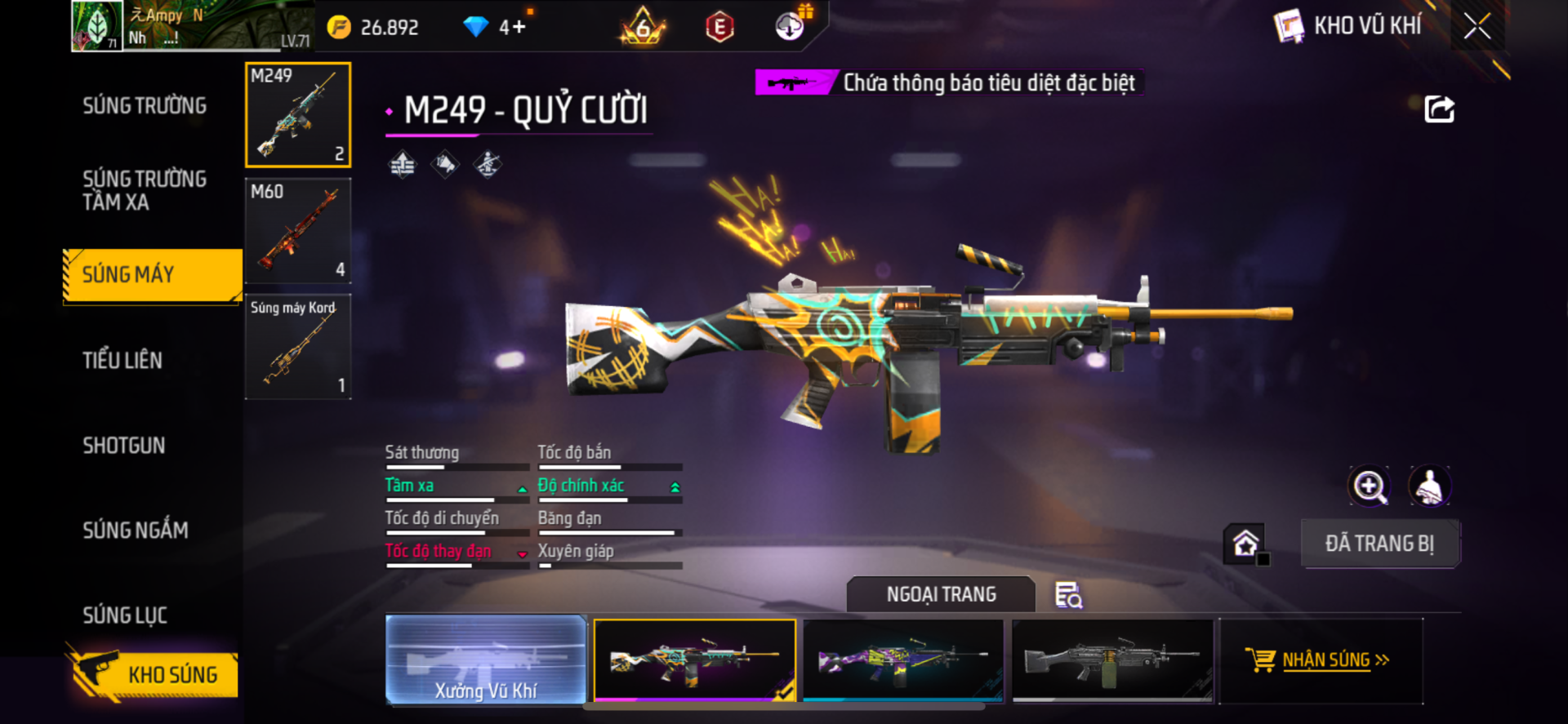Screen dimensions: 1568x724
Task: Select the Tiểu Liên category
Action: [x=122, y=360]
